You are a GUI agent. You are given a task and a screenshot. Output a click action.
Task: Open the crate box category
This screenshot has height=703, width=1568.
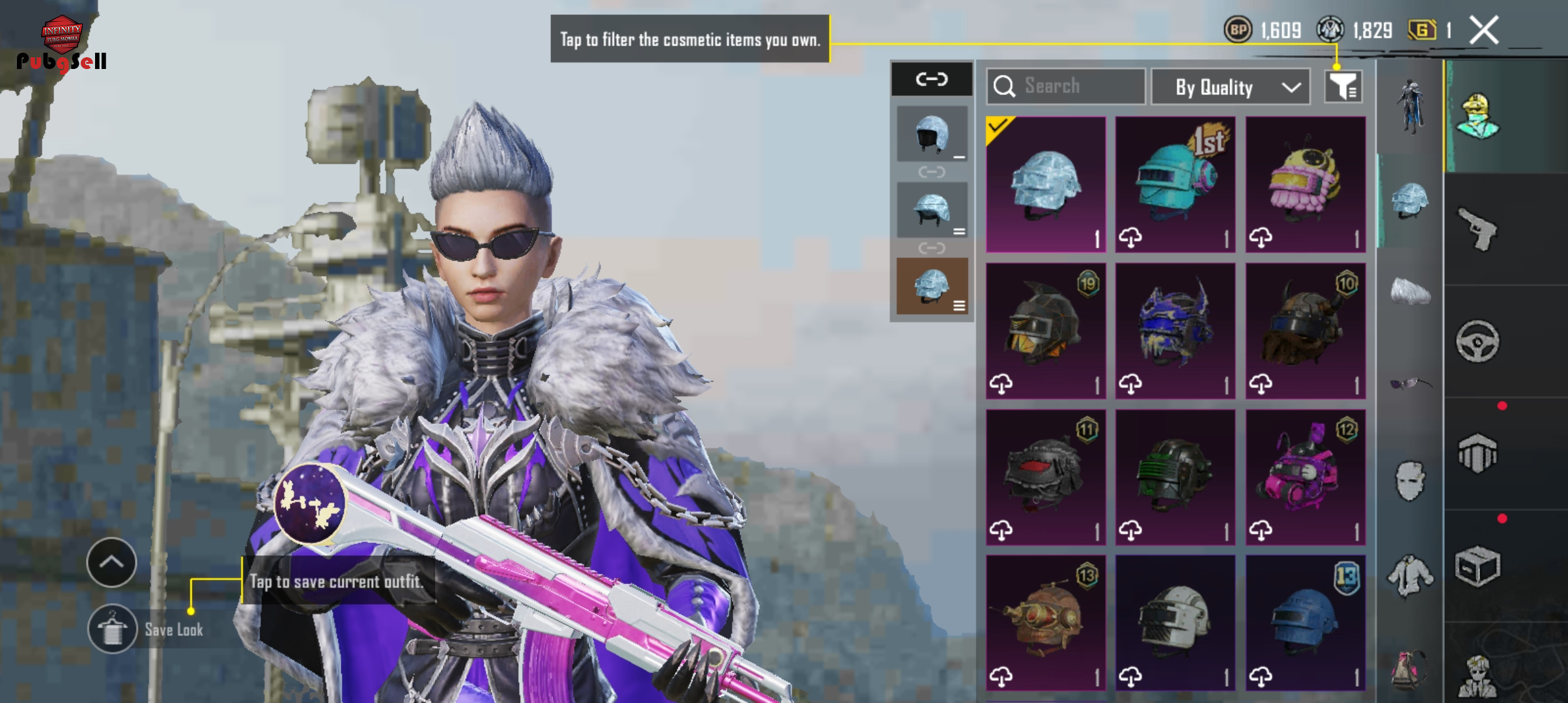coord(1477,566)
